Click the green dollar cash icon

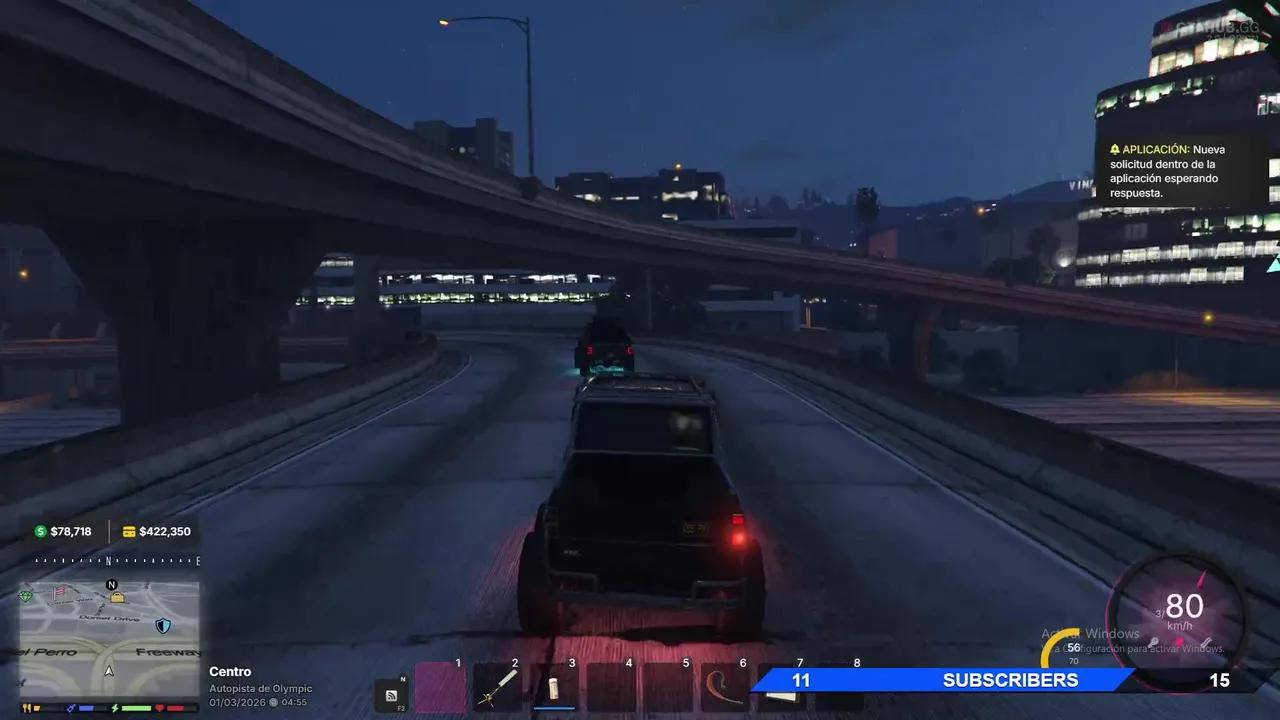[x=40, y=531]
